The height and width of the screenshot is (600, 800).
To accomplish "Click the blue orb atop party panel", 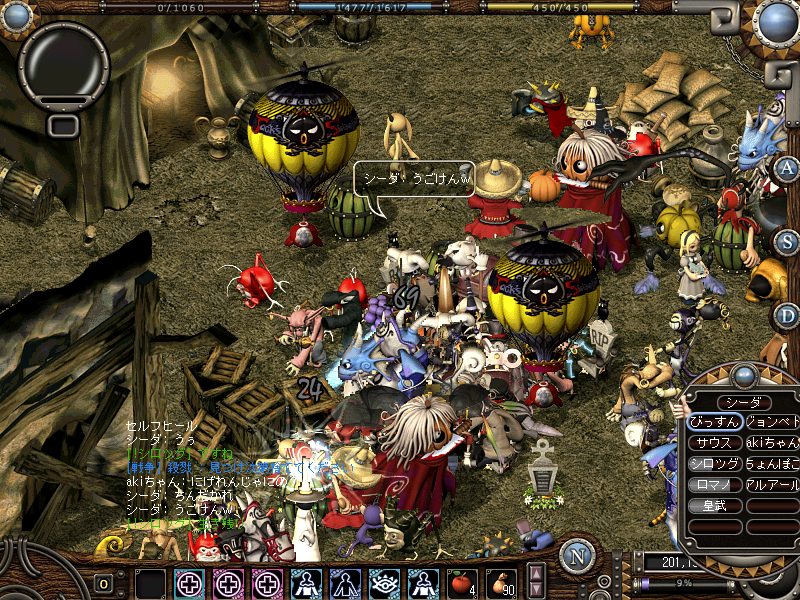I will pyautogui.click(x=743, y=376).
